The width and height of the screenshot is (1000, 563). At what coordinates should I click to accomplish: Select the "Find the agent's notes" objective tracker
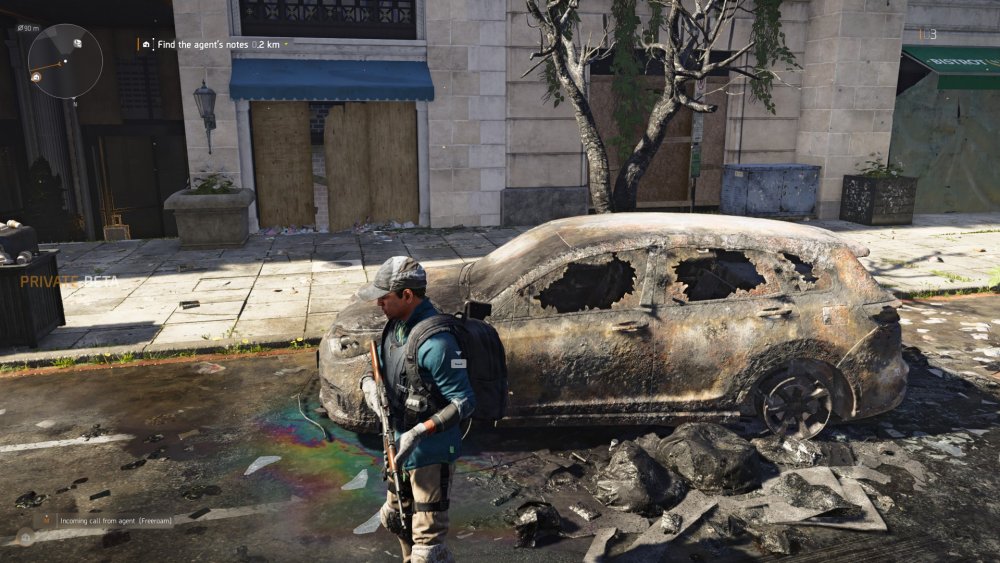[212, 44]
